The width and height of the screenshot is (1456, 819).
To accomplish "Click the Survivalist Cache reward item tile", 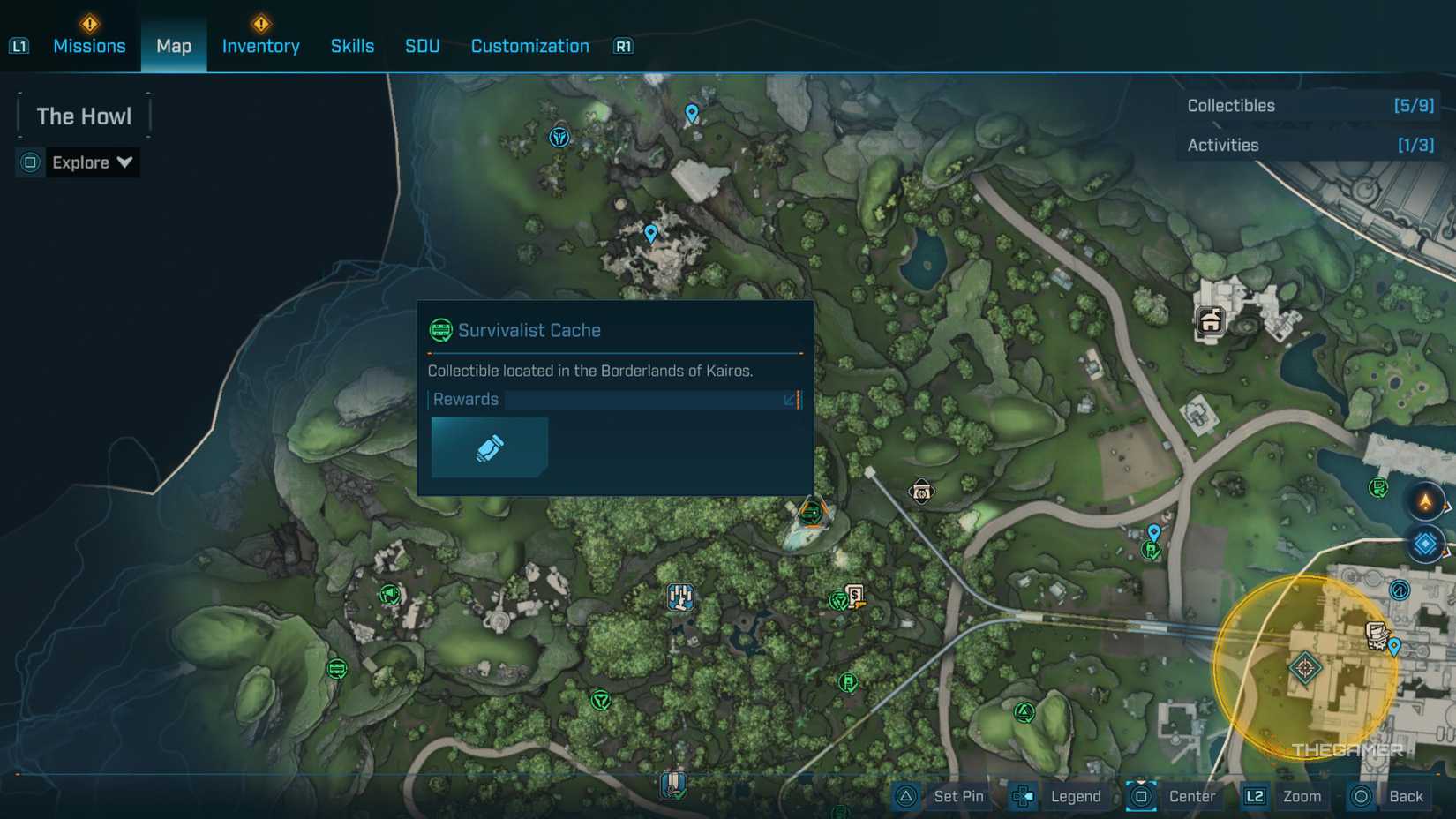I will point(490,447).
